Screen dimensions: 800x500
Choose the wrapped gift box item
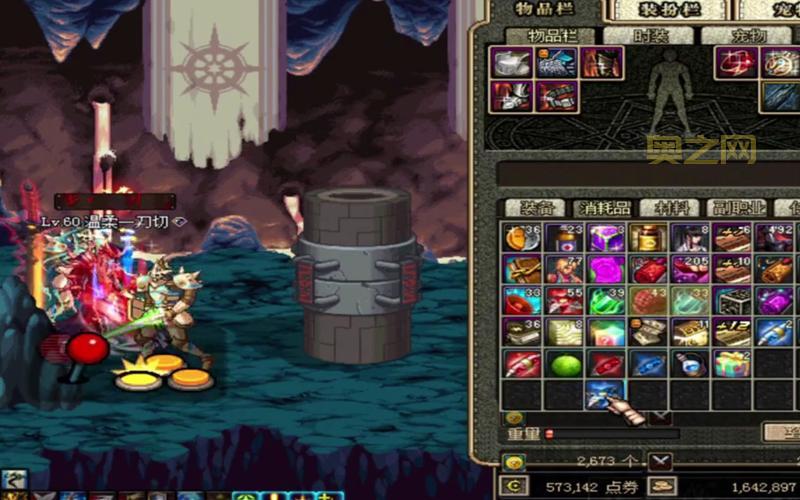(x=731, y=364)
